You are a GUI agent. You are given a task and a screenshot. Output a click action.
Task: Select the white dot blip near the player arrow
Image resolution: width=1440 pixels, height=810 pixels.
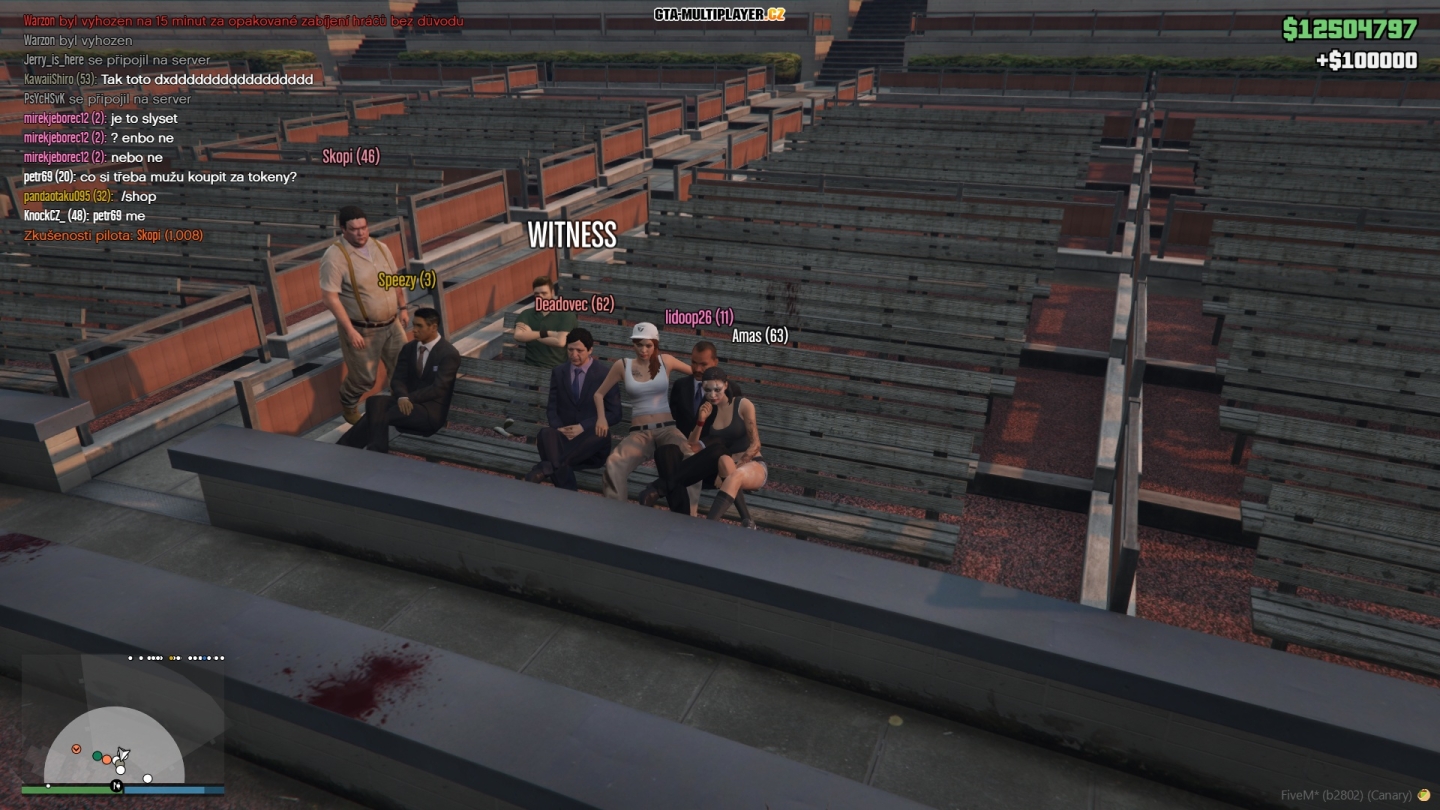pyautogui.click(x=119, y=770)
